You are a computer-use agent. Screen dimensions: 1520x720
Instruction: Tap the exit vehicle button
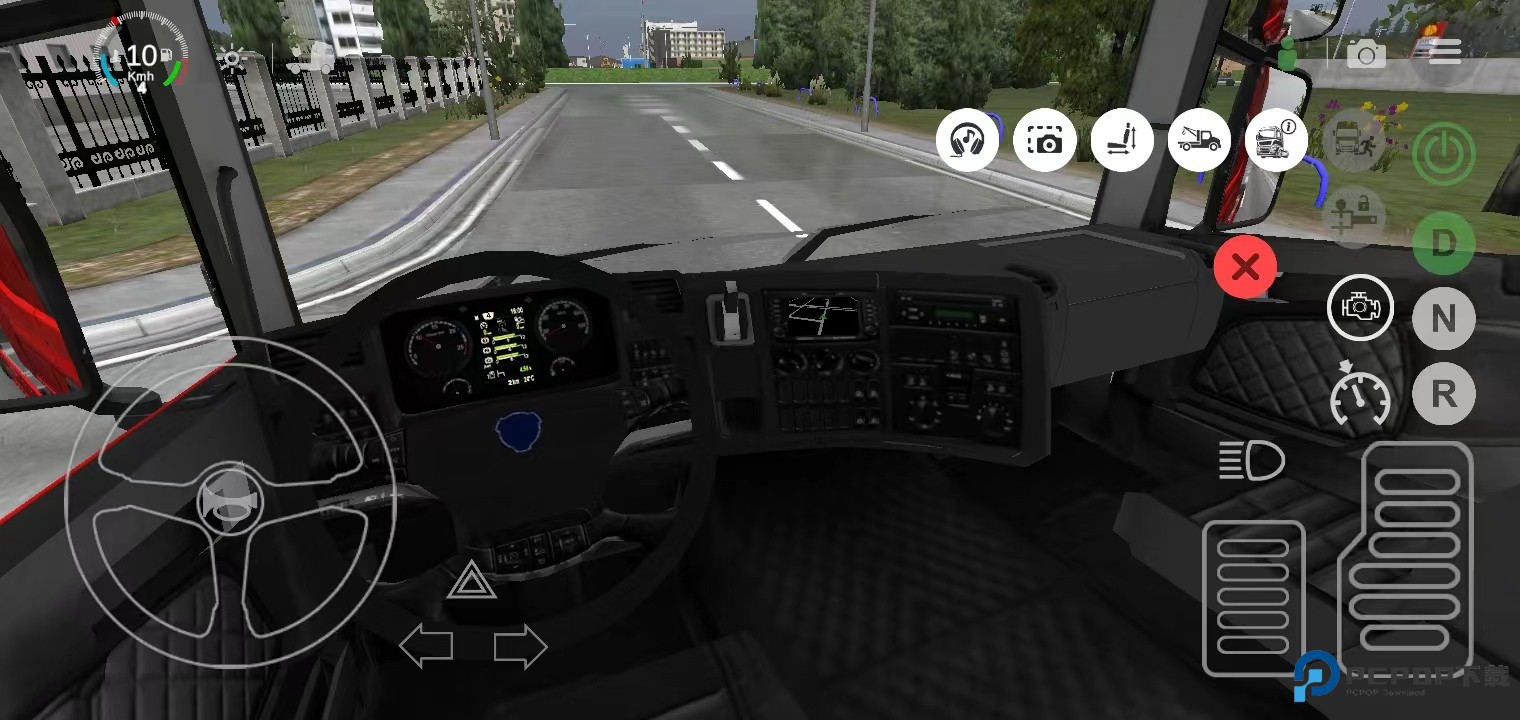(x=1355, y=140)
